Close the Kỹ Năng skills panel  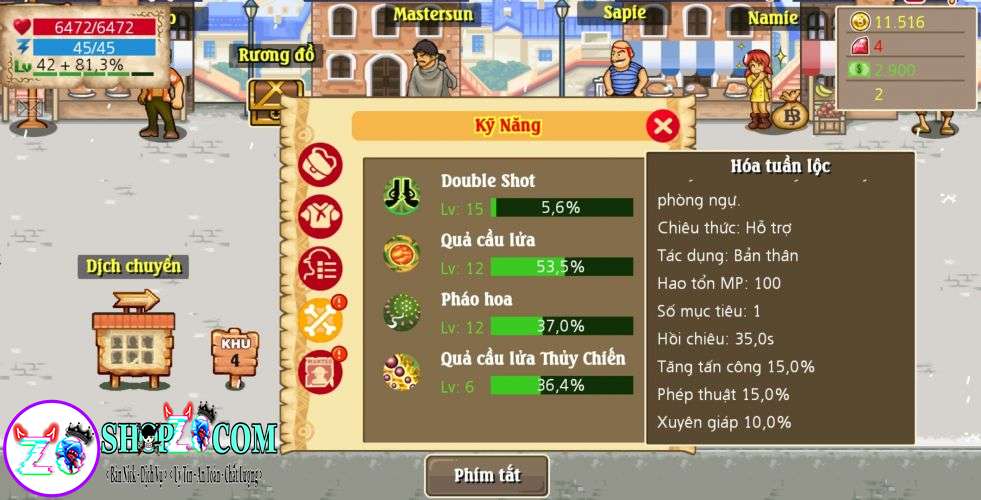coord(662,126)
